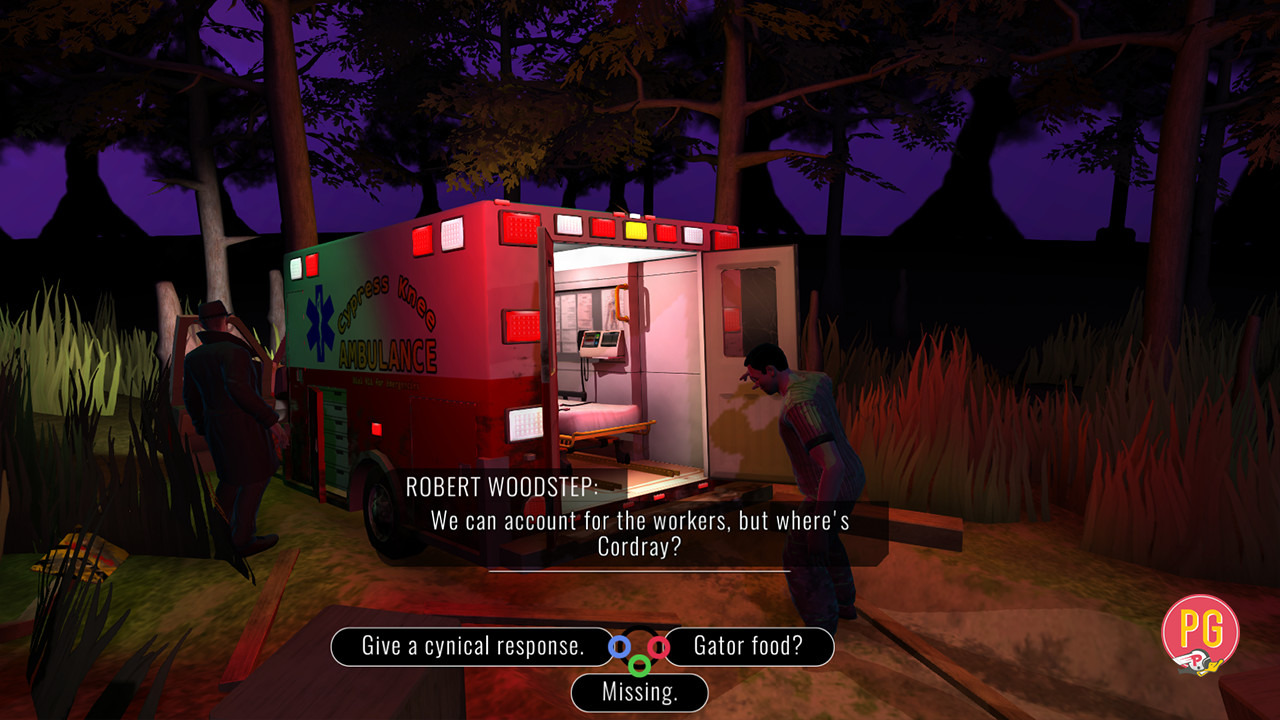This screenshot has width=1280, height=720.
Task: Click the Pizza Girl mascot on the badge
Action: tap(1198, 662)
